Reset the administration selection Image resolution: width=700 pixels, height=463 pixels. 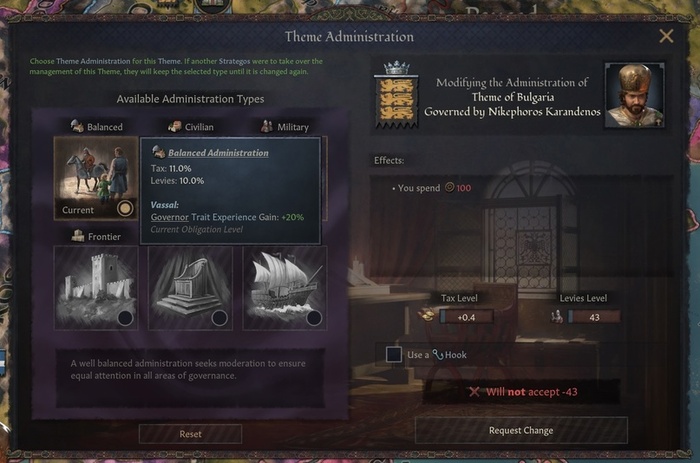click(190, 434)
